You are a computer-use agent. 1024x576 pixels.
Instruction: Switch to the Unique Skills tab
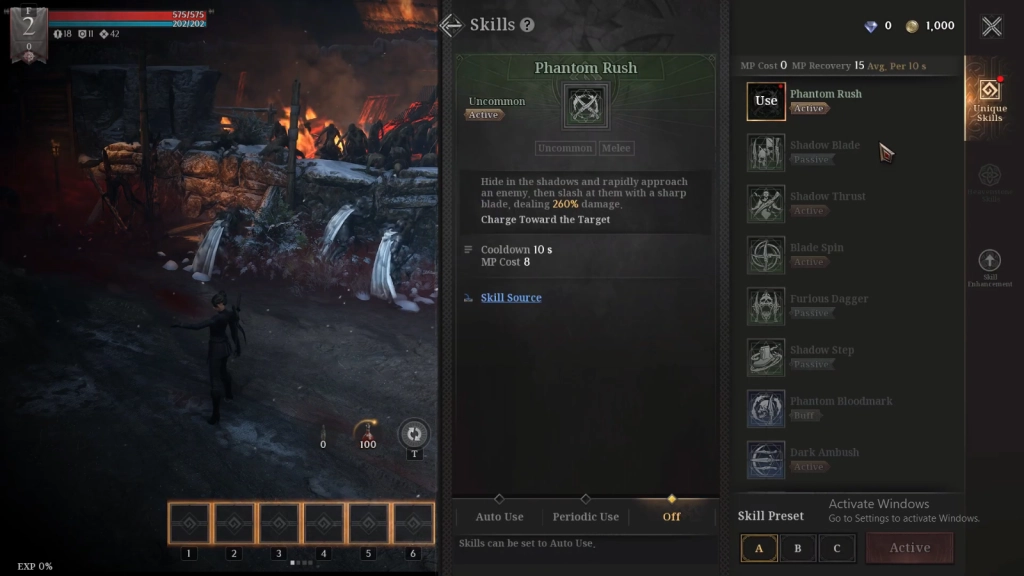tap(989, 100)
